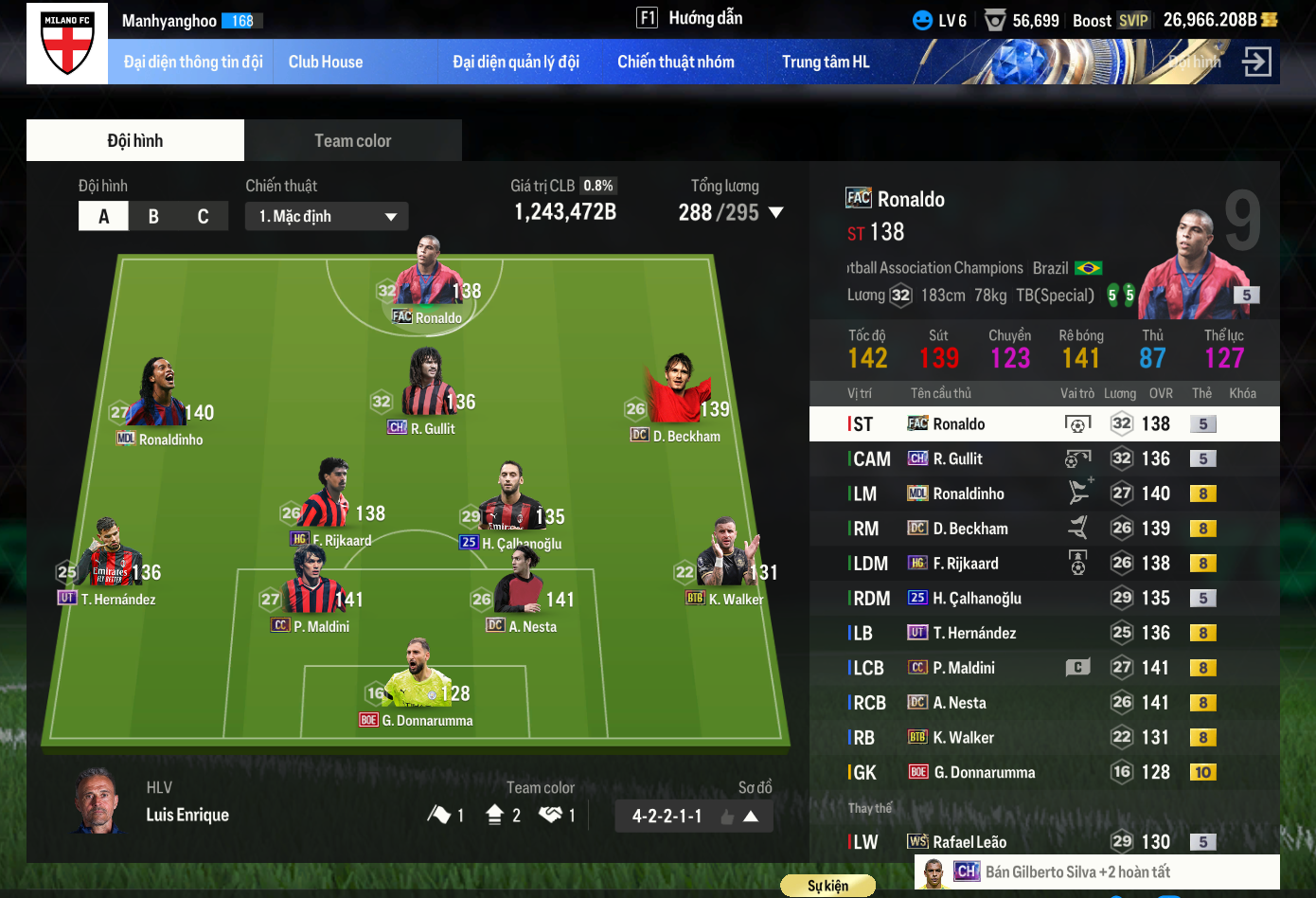Select the CAM R. Gullit list row
The height and width of the screenshot is (898, 1316).
click(x=1043, y=458)
